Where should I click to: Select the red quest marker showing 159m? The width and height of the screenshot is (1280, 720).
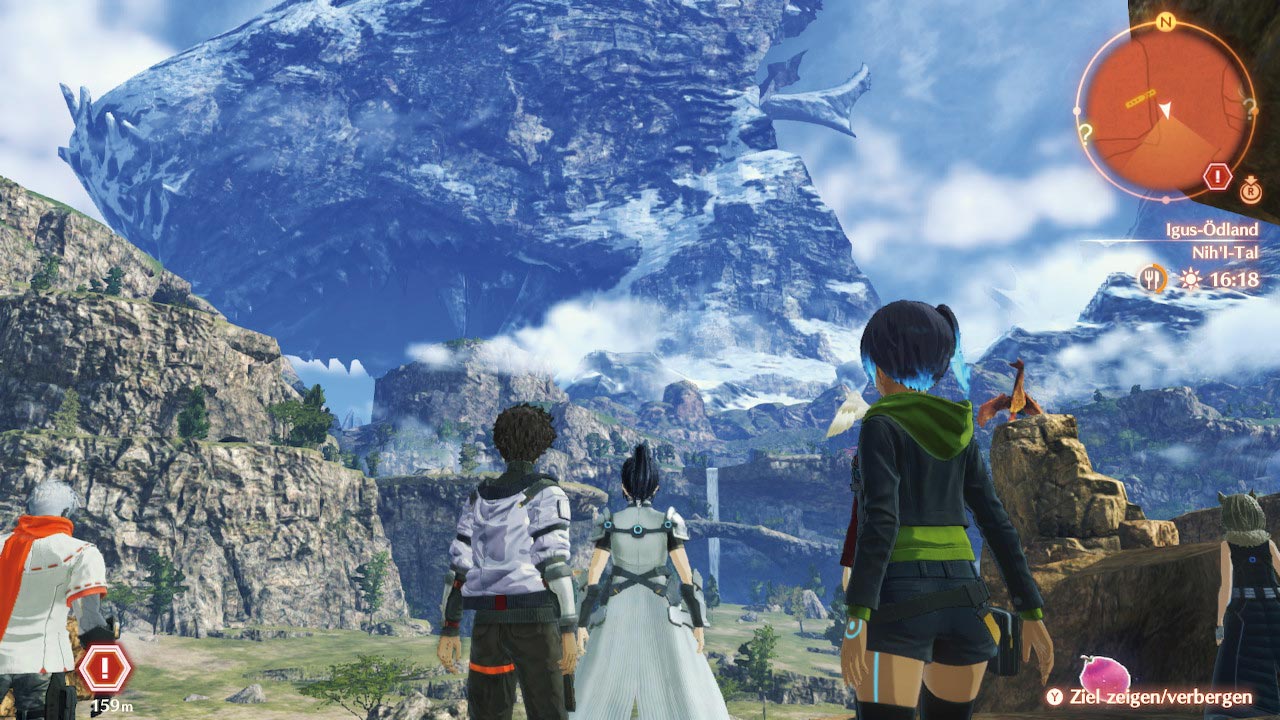pyautogui.click(x=104, y=668)
